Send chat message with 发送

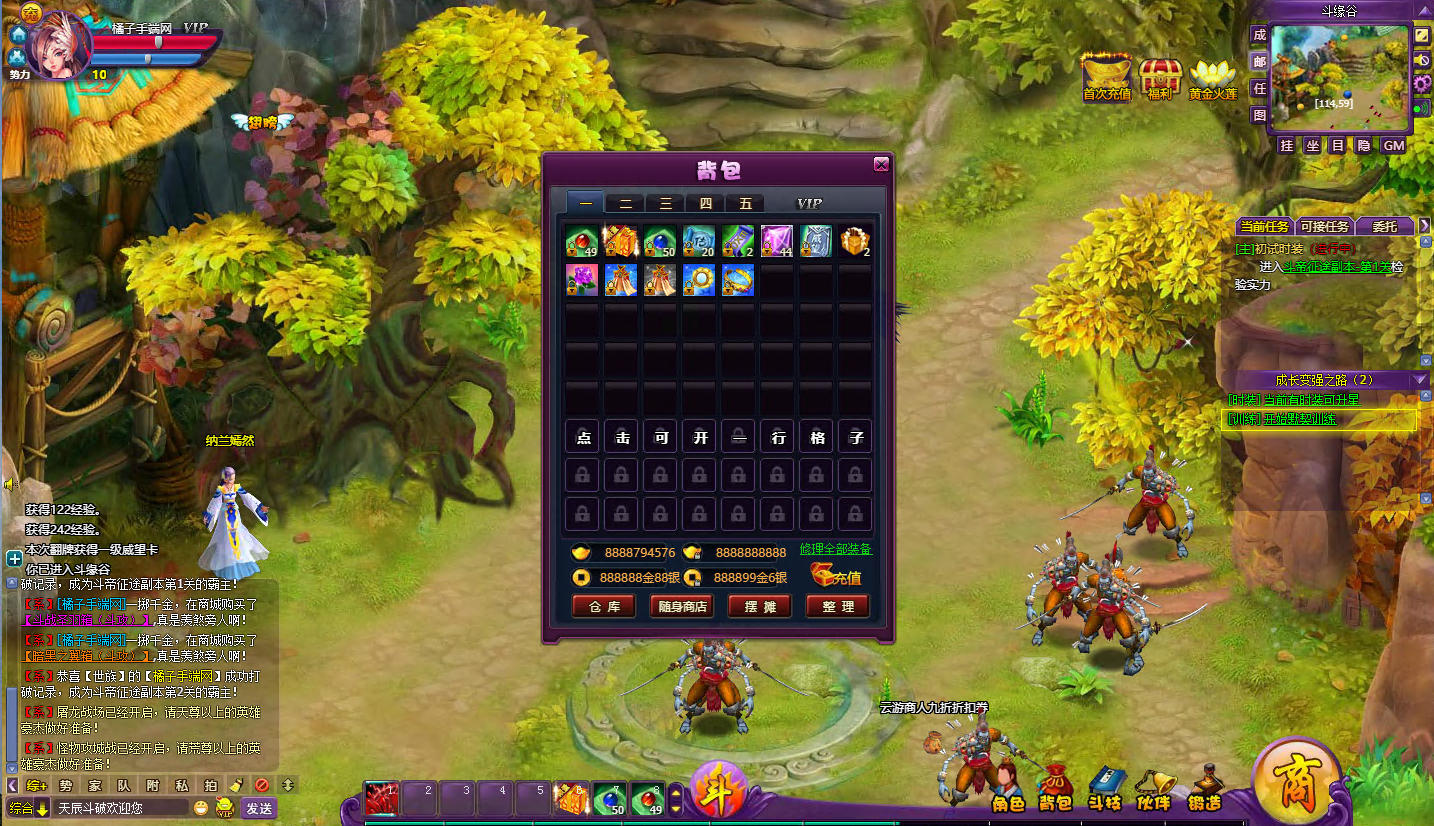click(259, 808)
